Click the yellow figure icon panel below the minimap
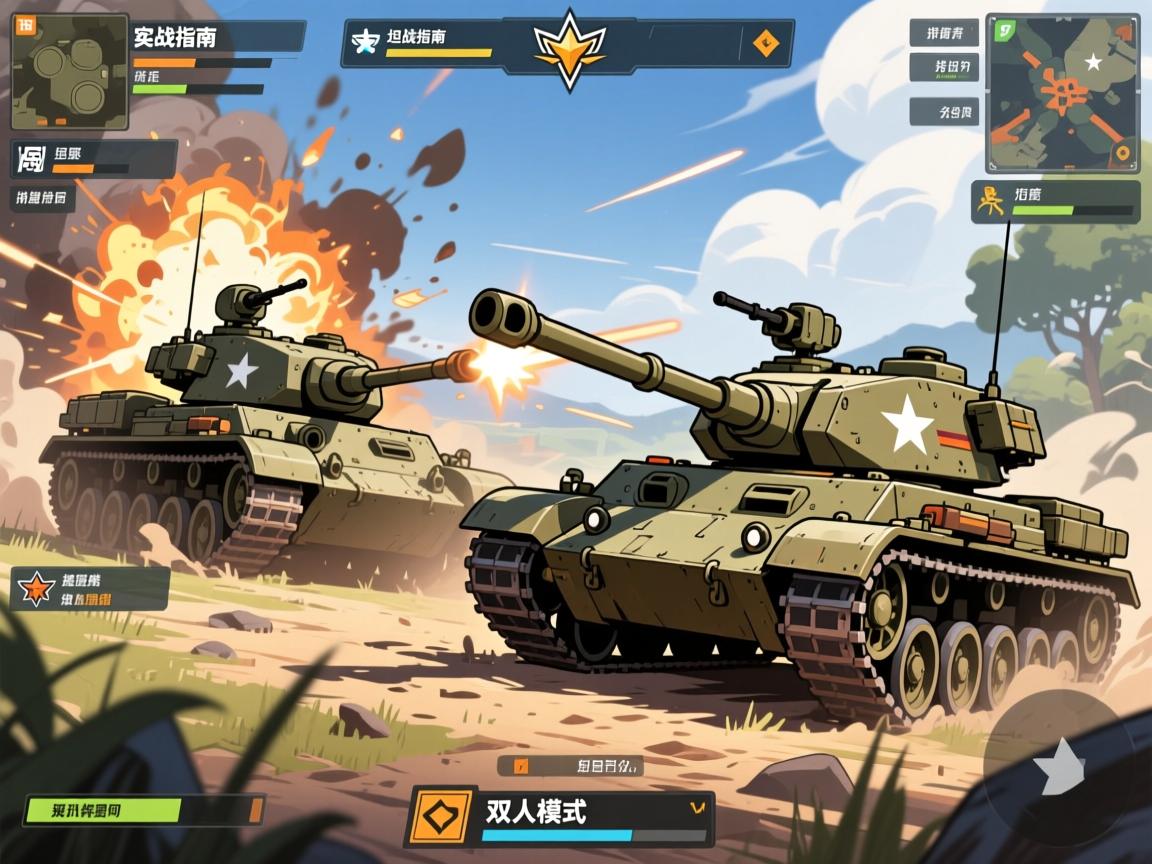Image resolution: width=1152 pixels, height=864 pixels. pyautogui.click(x=990, y=200)
